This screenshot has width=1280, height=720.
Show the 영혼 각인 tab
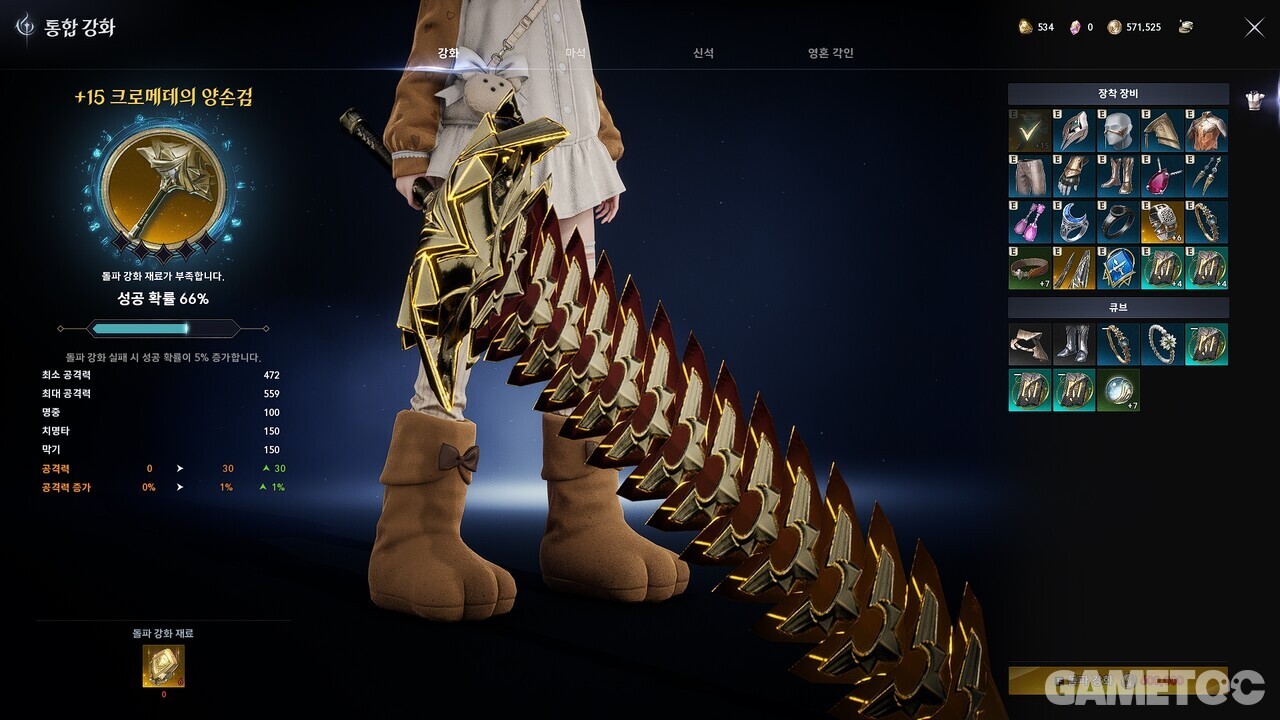click(x=830, y=53)
